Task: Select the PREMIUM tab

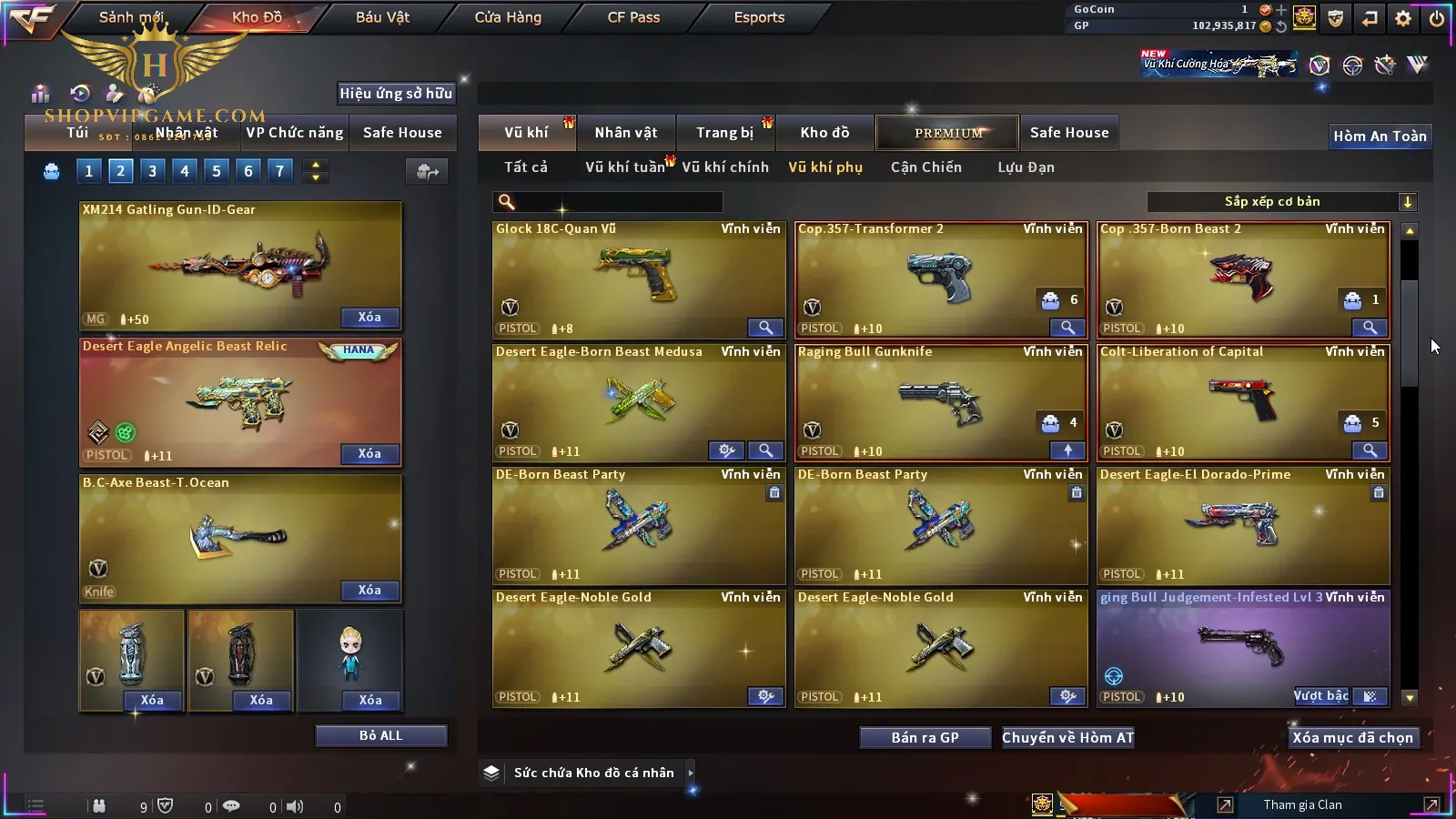Action: pyautogui.click(x=947, y=133)
